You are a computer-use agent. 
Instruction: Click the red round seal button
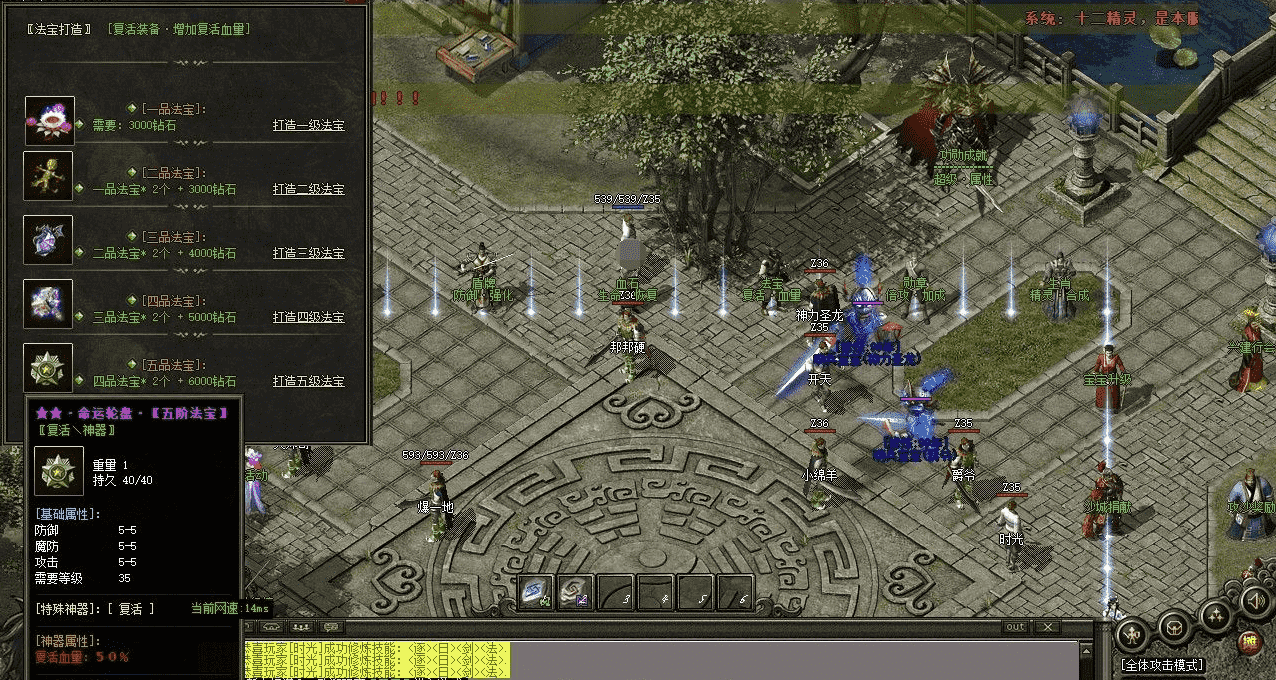coord(1250,641)
